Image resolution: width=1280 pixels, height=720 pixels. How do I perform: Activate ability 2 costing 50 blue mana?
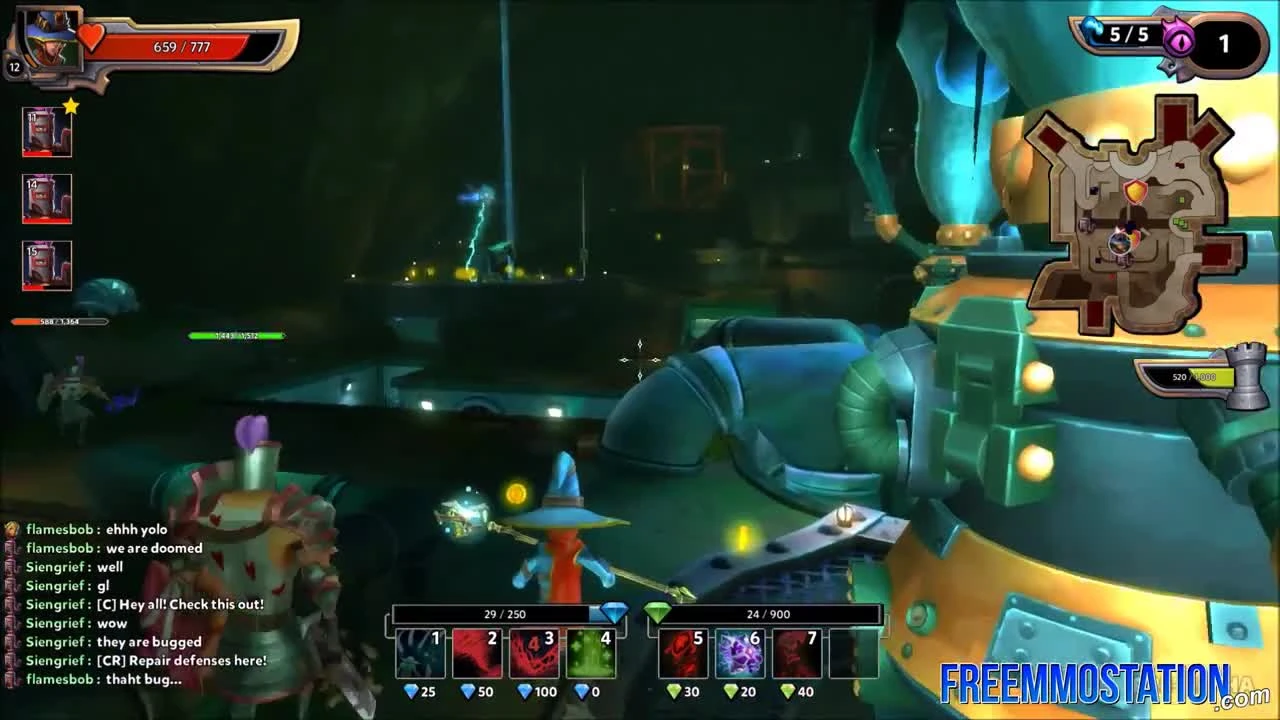[478, 652]
